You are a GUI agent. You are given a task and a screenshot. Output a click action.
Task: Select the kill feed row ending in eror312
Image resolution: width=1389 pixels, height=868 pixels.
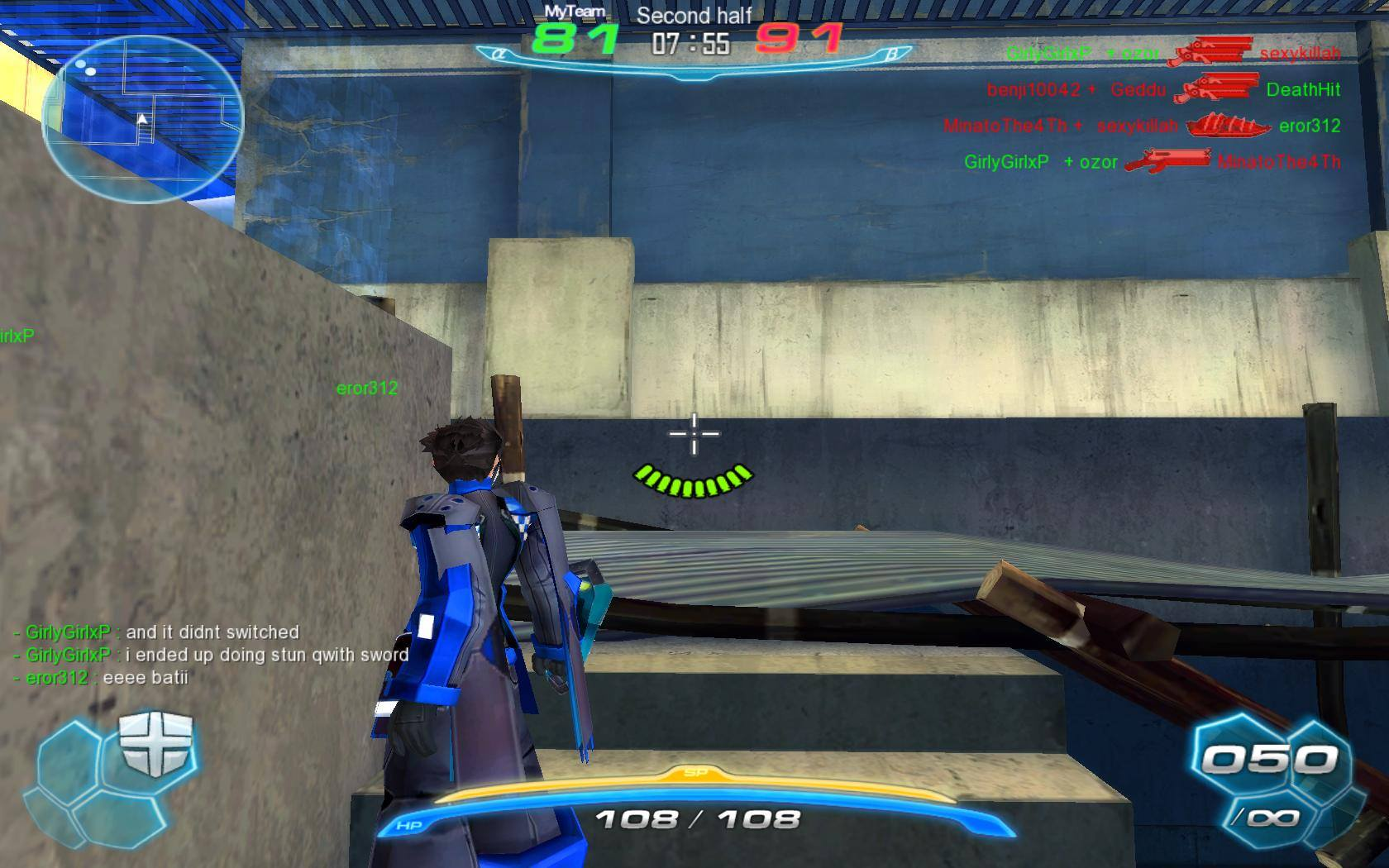pos(1141,126)
